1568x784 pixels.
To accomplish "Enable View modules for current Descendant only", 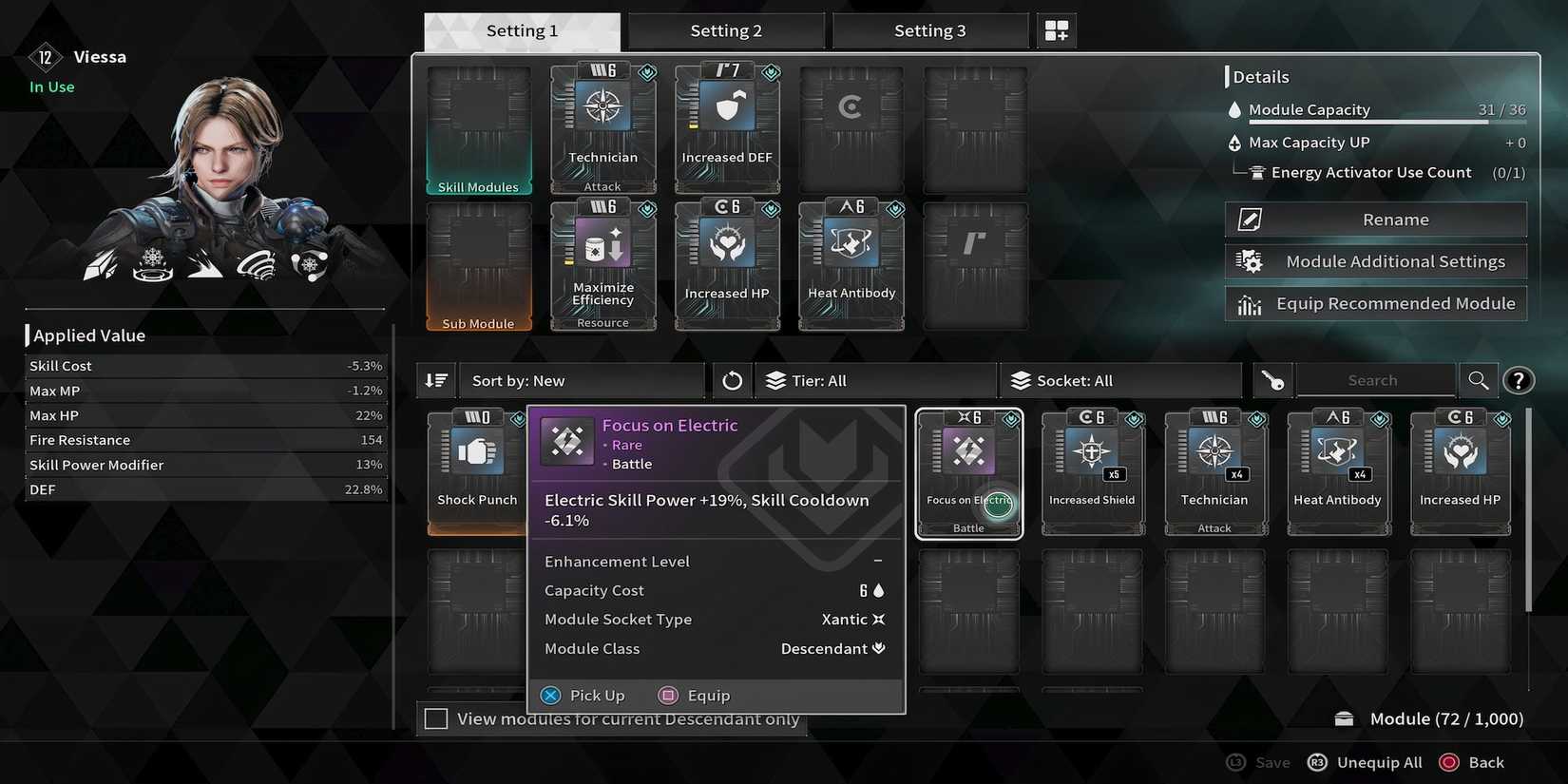I will point(436,718).
